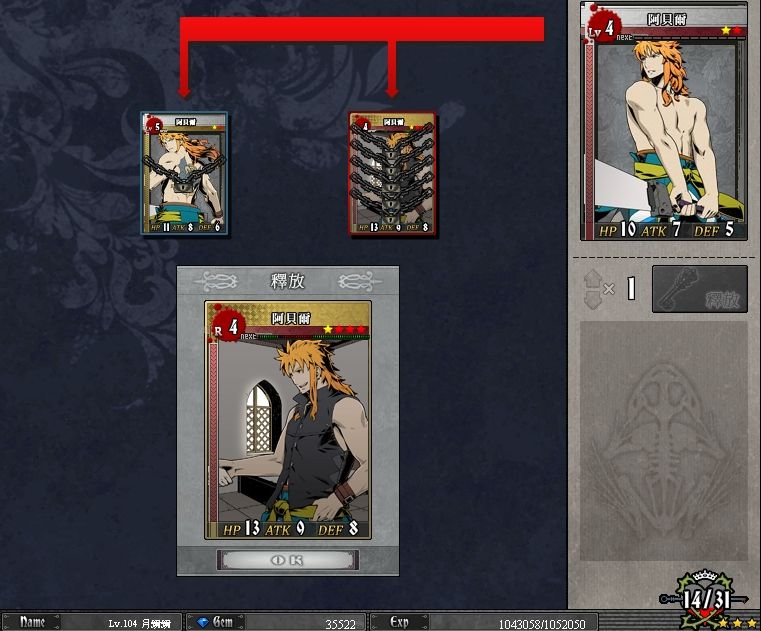The width and height of the screenshot is (761, 631).
Task: Select the blue-bordered Lv 5 chained card
Action: click(185, 173)
